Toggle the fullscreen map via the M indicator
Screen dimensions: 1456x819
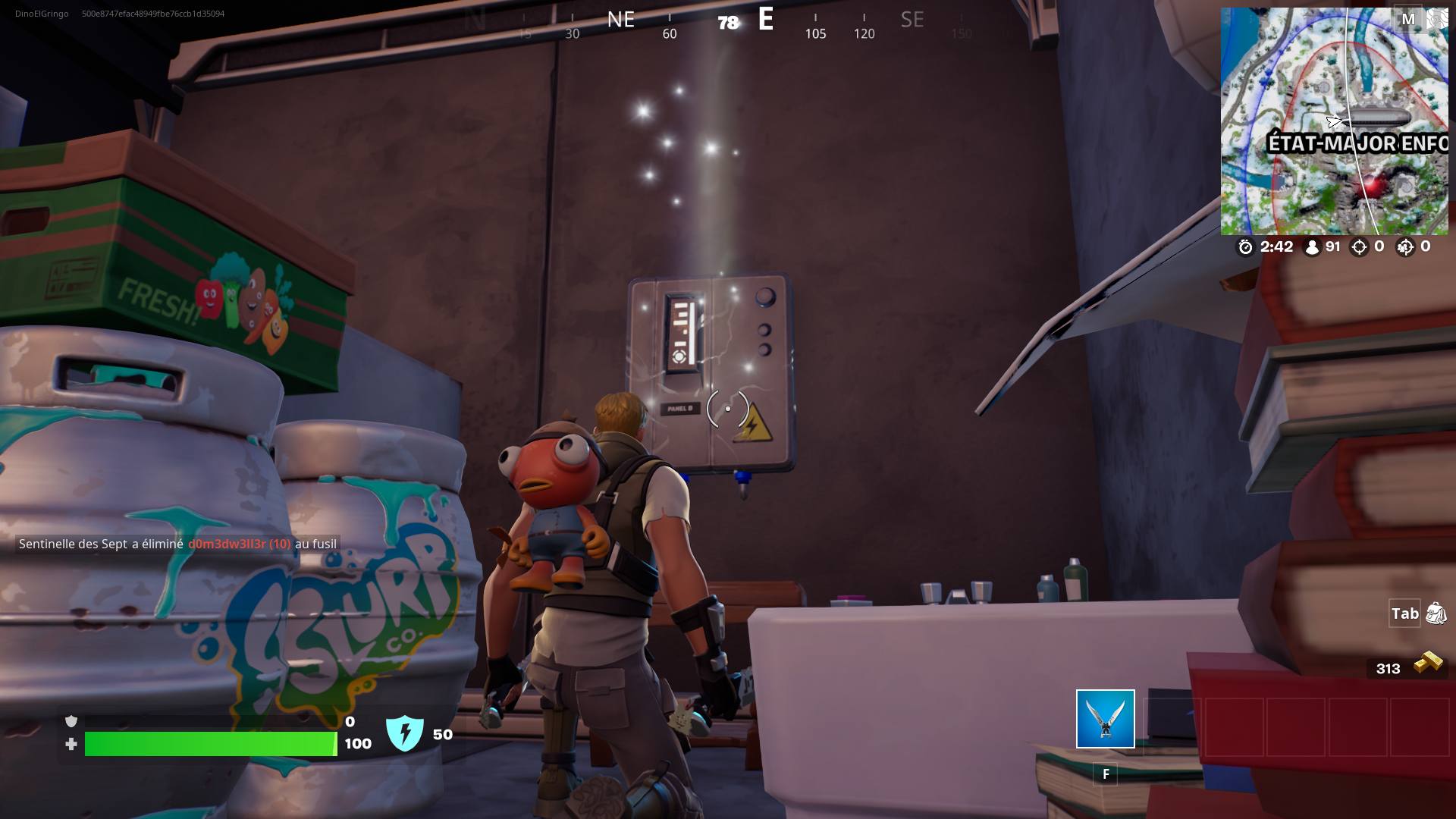[x=1410, y=18]
